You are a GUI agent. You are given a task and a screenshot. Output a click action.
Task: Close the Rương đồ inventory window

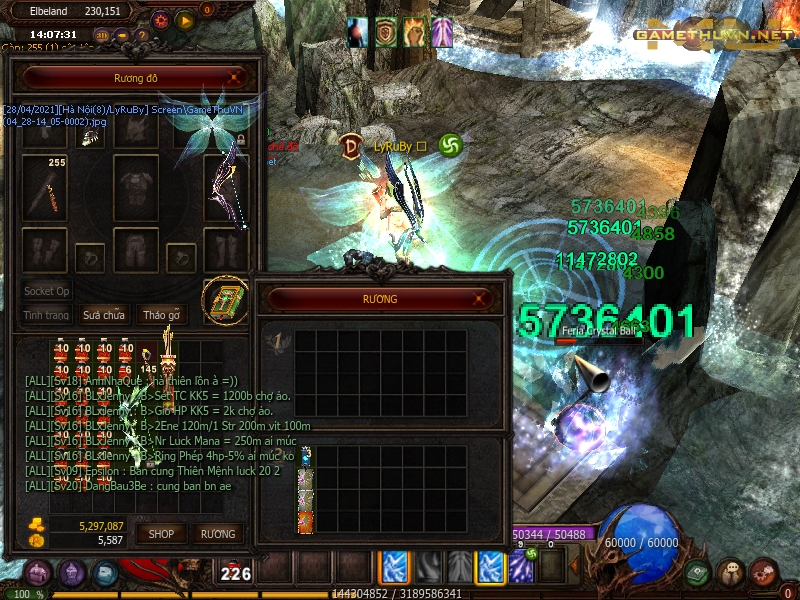point(235,77)
